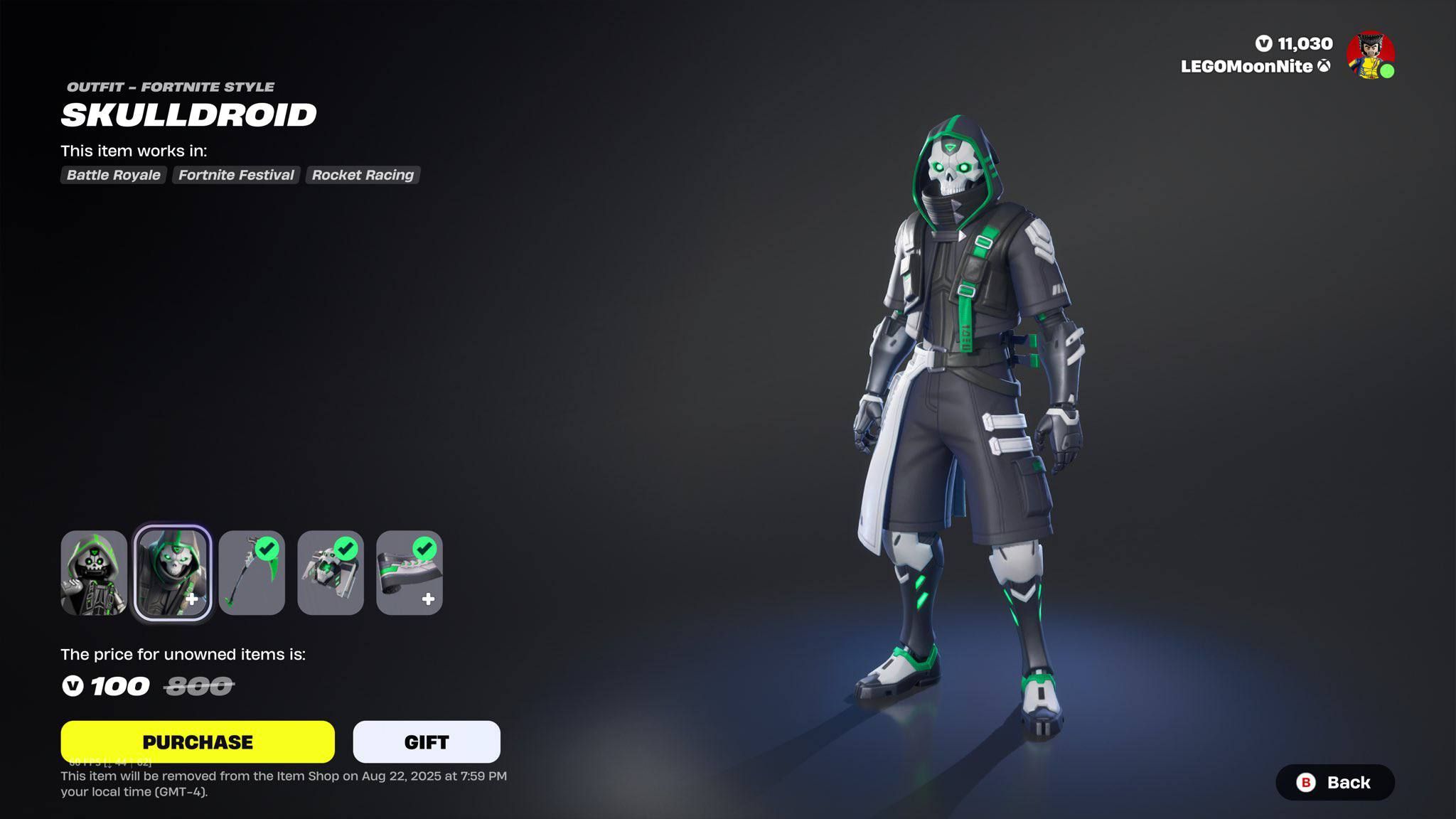
Task: View the green scythe pickaxe item
Action: [x=252, y=572]
